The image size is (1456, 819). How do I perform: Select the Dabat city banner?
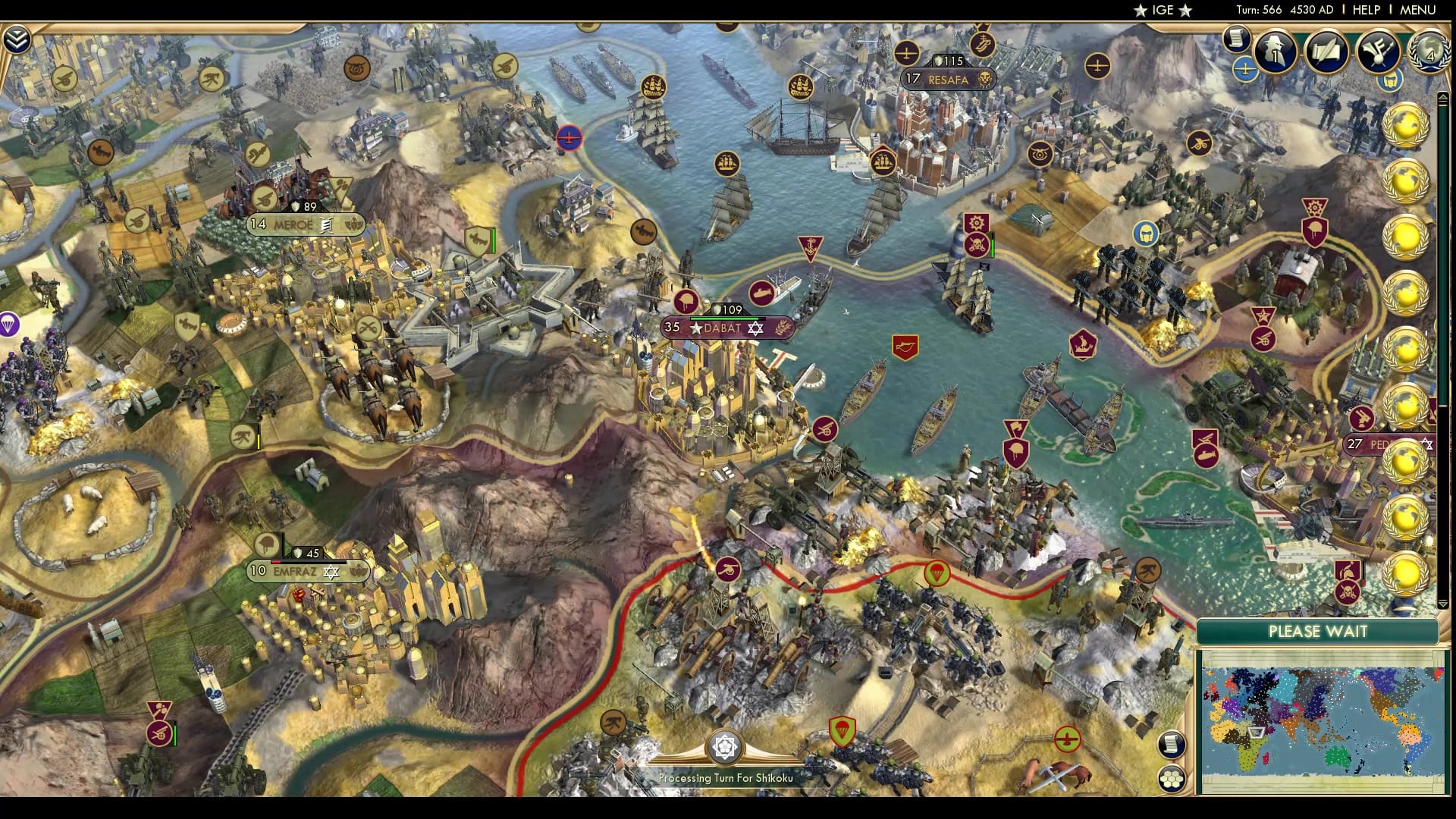point(720,328)
